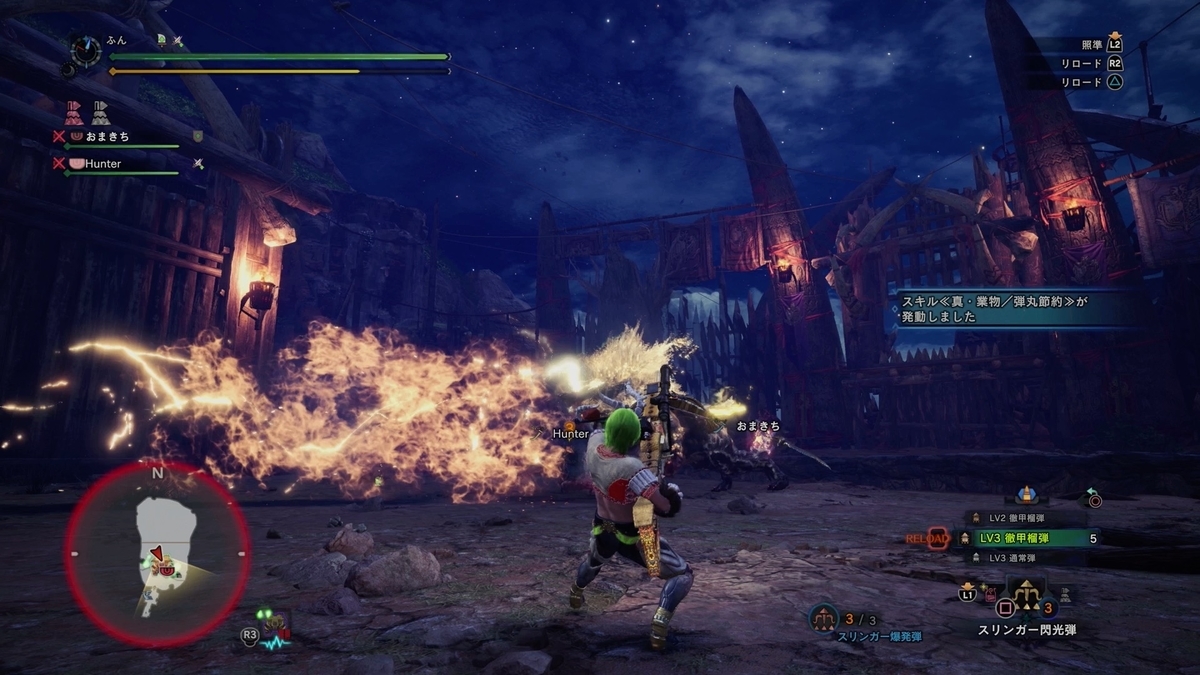Click the スリンガー爆発弾 slinger ammo icon
Image resolution: width=1200 pixels, height=675 pixels.
click(824, 618)
